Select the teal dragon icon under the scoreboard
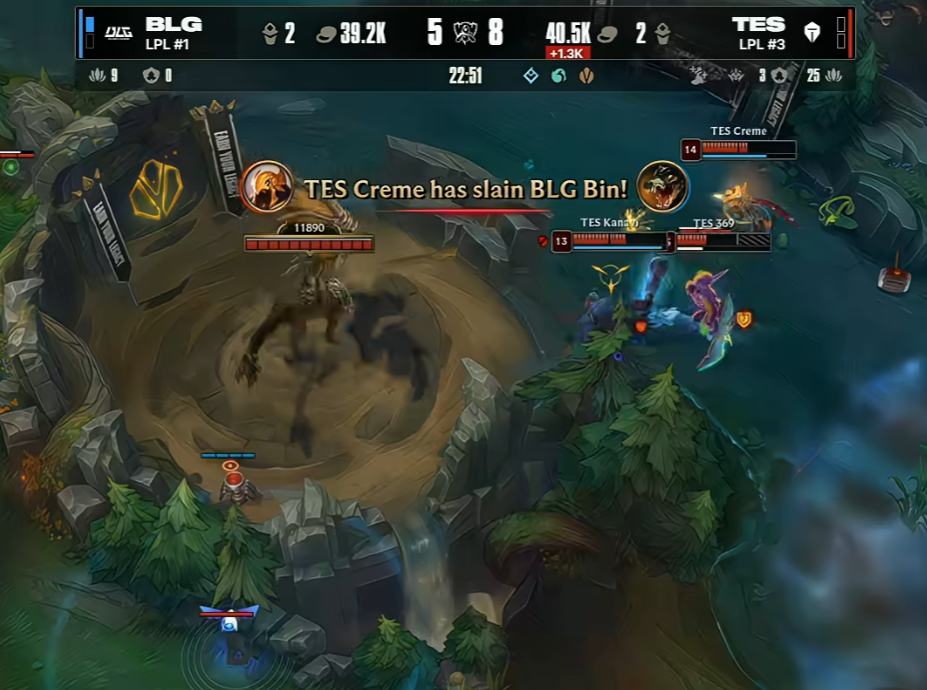This screenshot has width=927, height=690. pos(558,76)
